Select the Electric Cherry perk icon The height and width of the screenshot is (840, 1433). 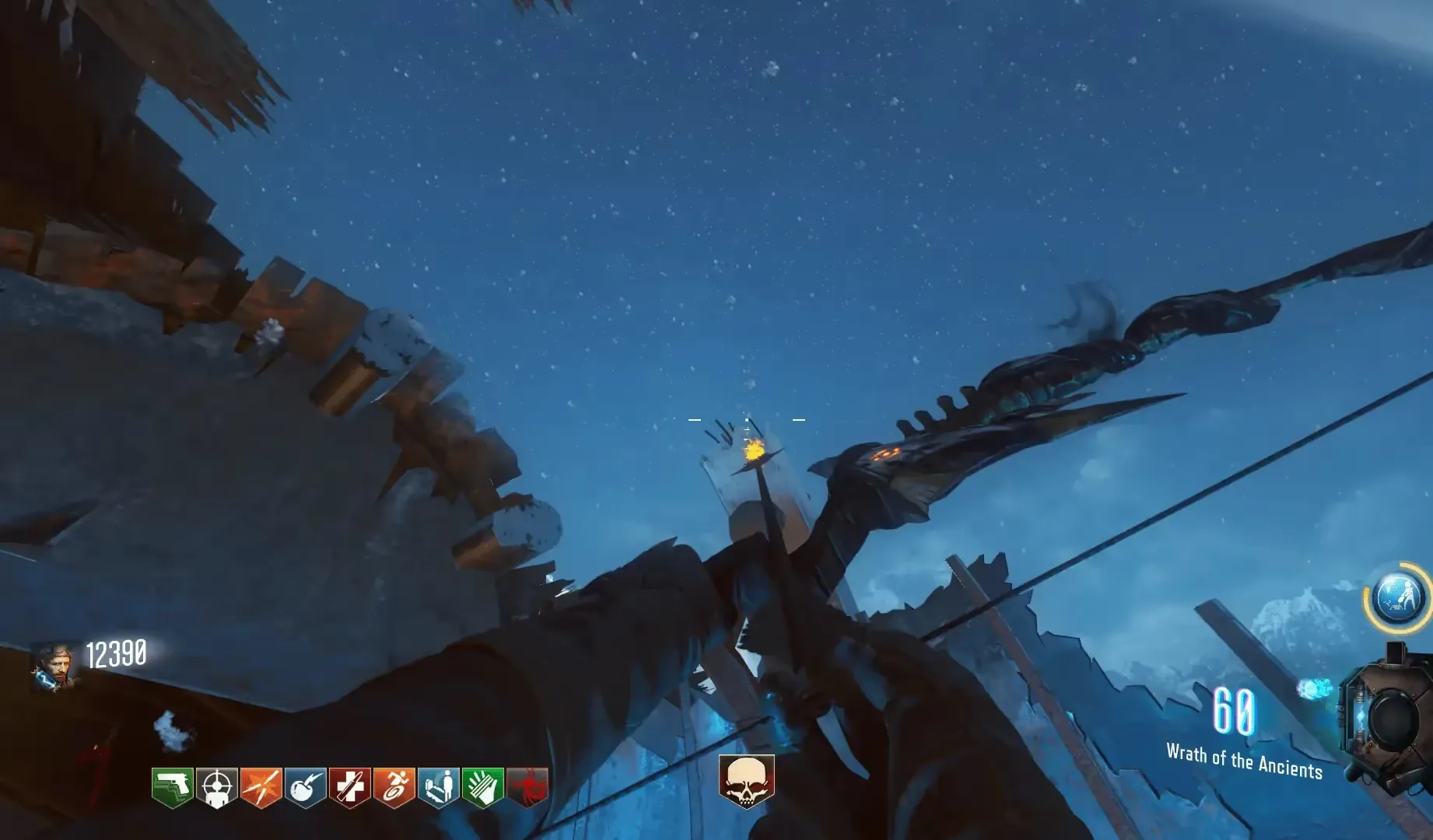click(x=305, y=787)
